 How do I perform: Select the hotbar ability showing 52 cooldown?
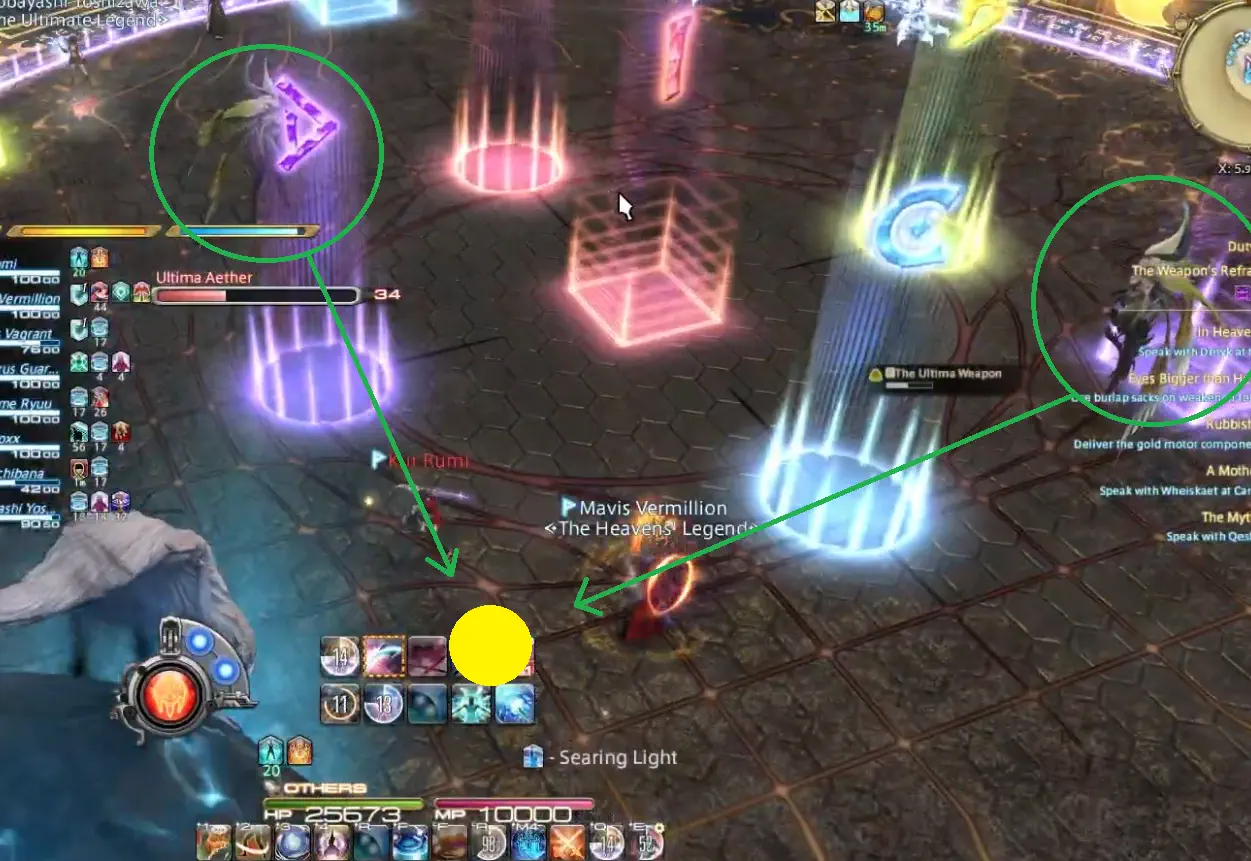tap(646, 844)
